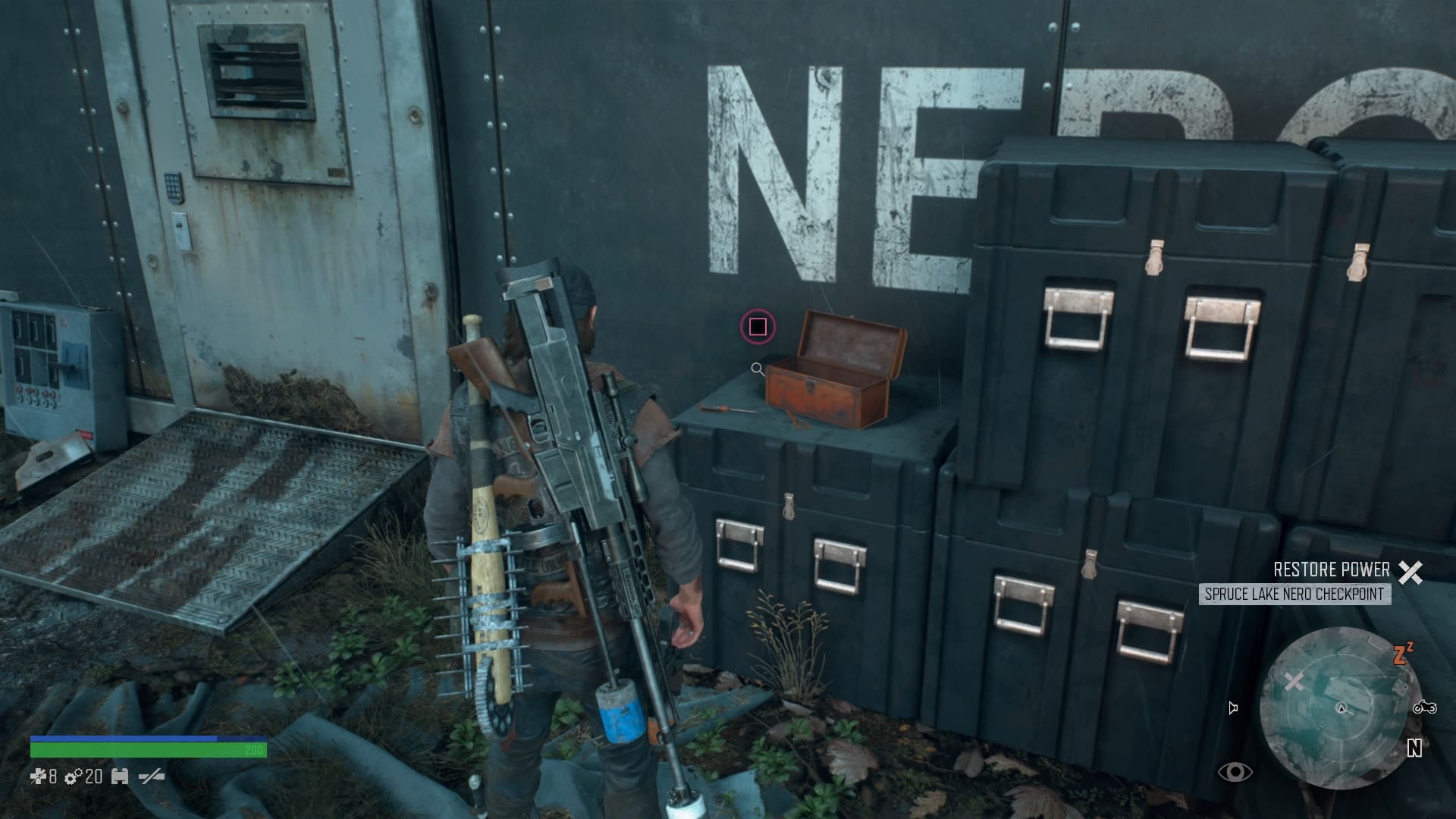The width and height of the screenshot is (1456, 819).
Task: Click the Restore Power objective X icon
Action: coord(1412,570)
